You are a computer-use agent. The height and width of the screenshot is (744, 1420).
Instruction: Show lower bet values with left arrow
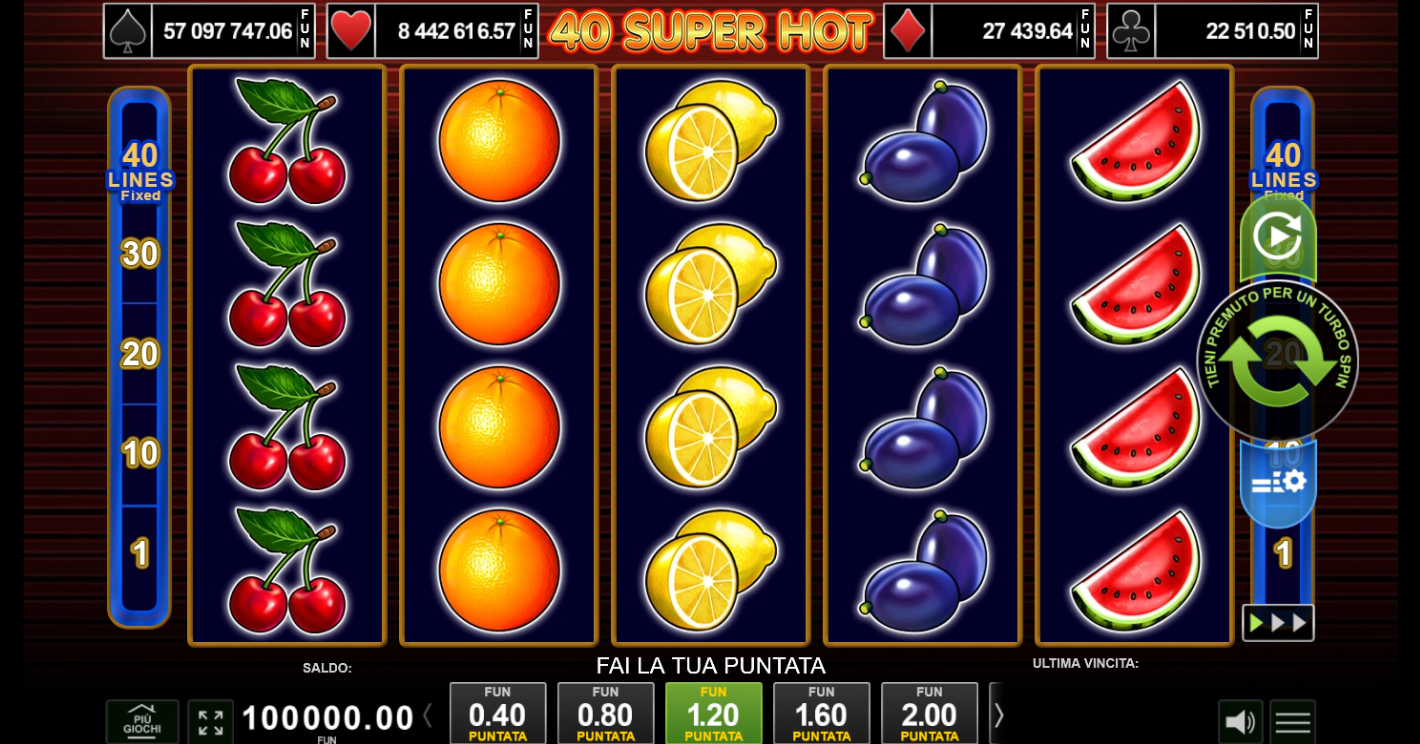coord(428,715)
